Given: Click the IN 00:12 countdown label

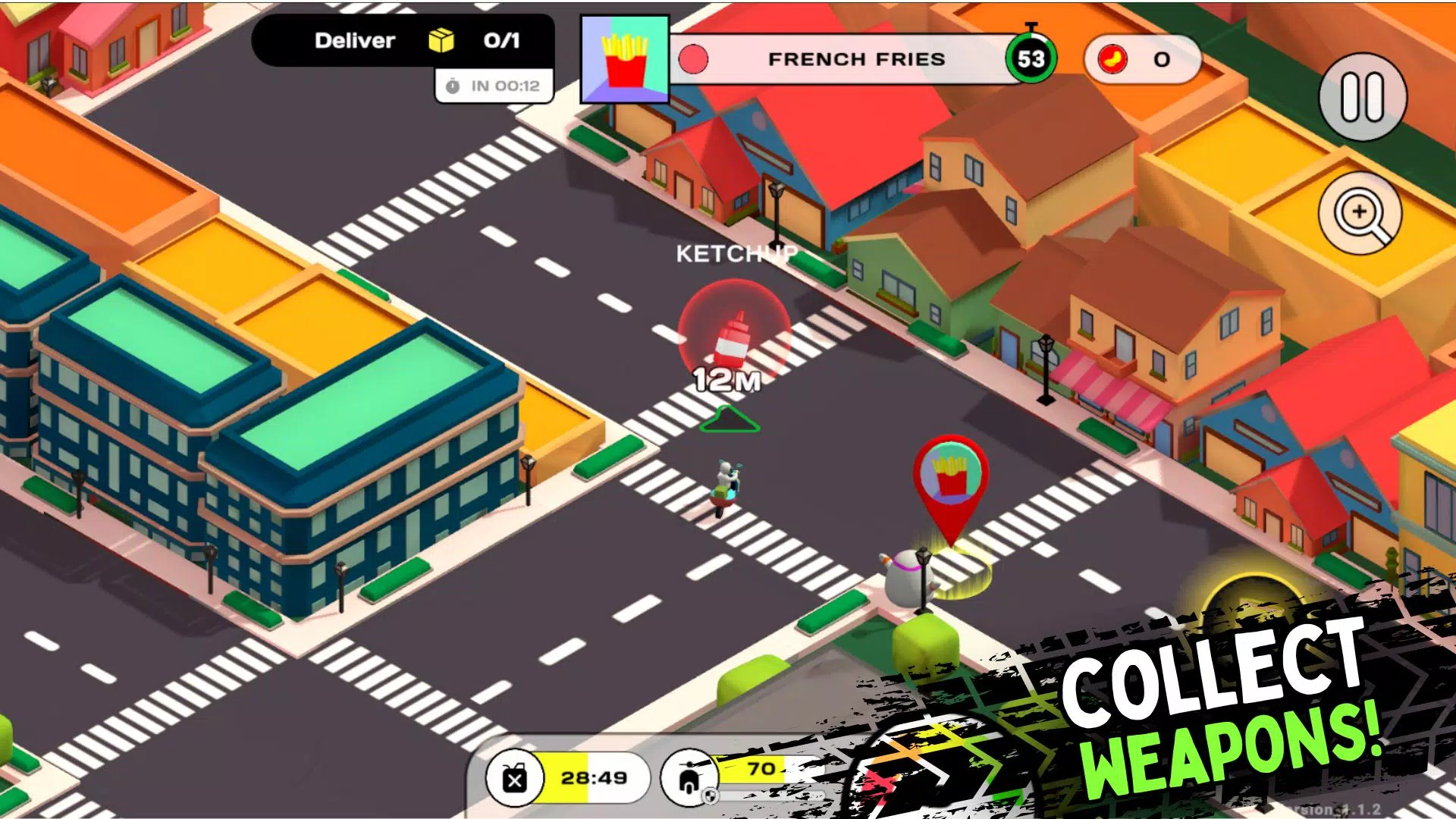Looking at the screenshot, I should (x=494, y=86).
